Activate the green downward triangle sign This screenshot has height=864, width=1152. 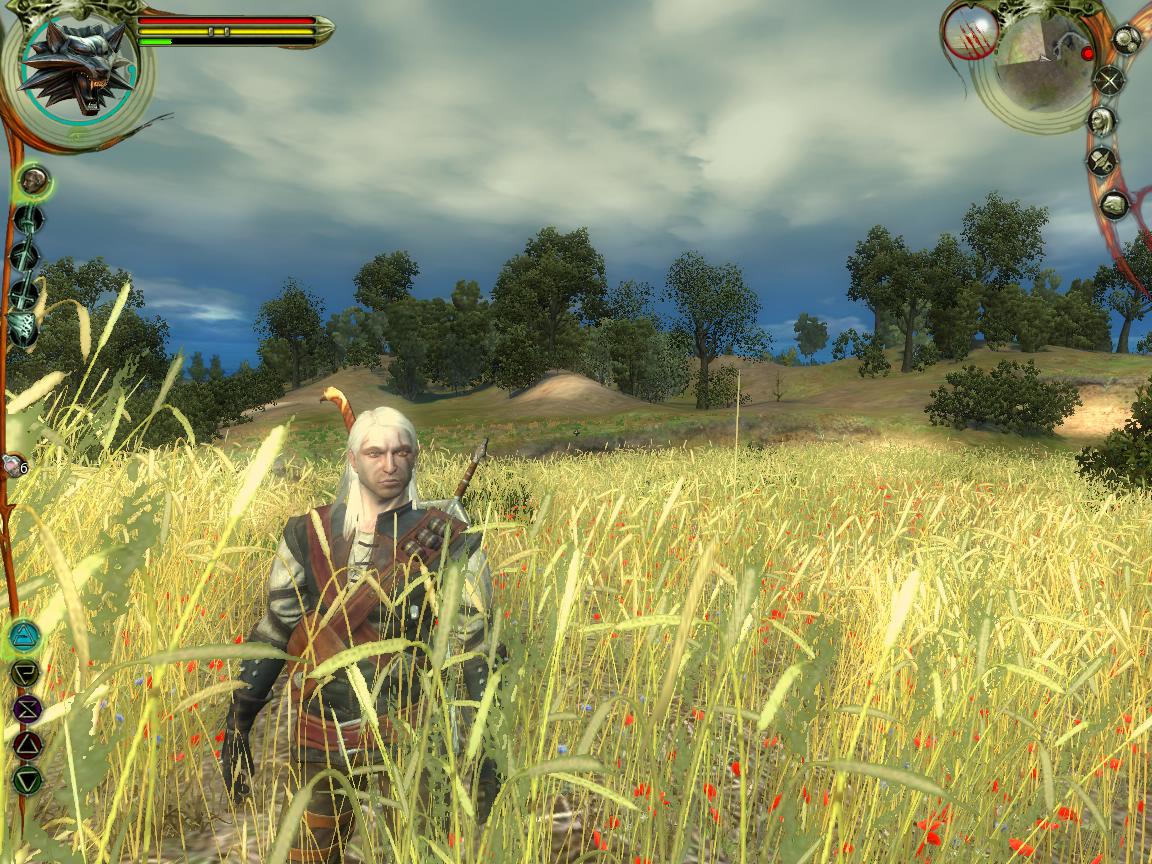[27, 780]
